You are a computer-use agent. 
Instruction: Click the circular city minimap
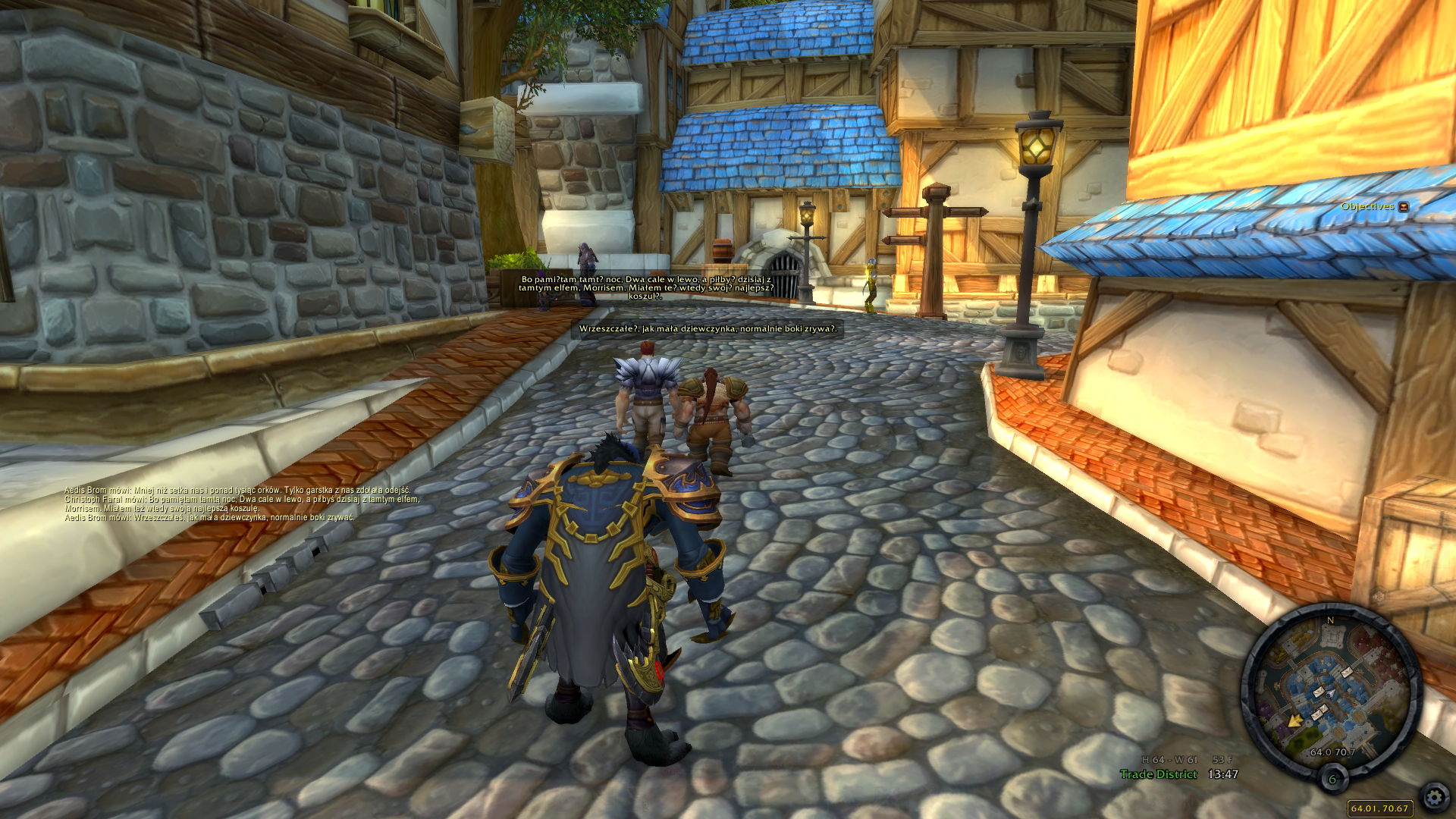1331,692
